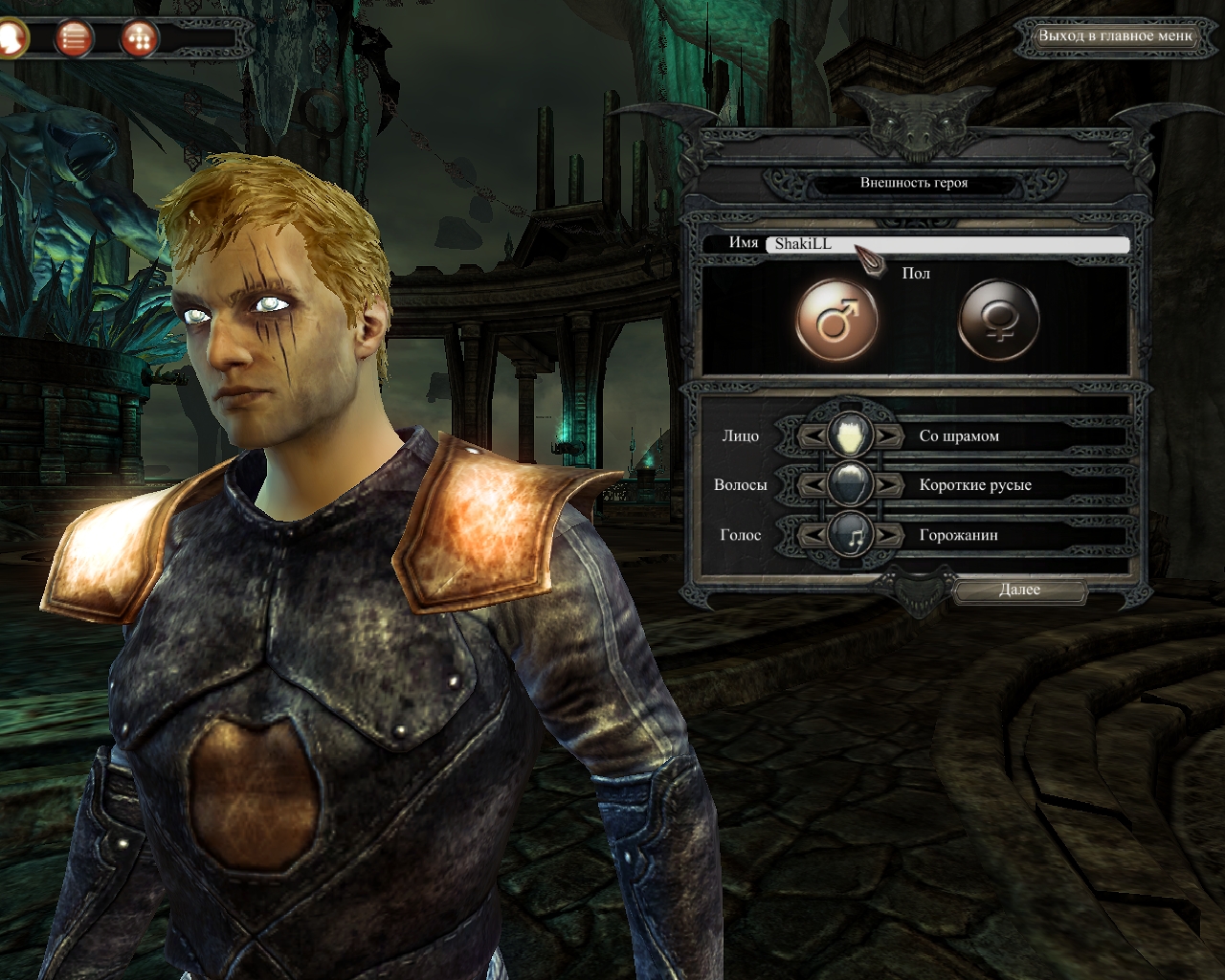Click the face preview icon
This screenshot has width=1225, height=980.
[x=850, y=435]
